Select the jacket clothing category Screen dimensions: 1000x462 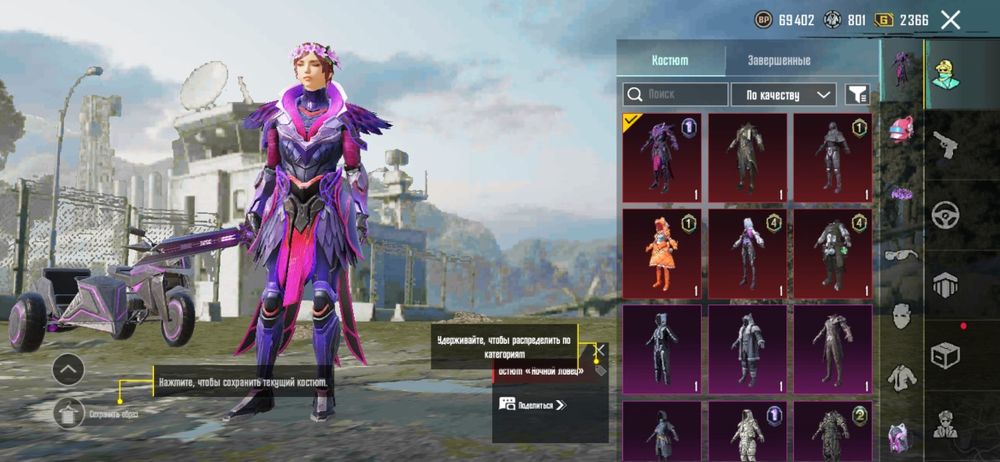[901, 376]
